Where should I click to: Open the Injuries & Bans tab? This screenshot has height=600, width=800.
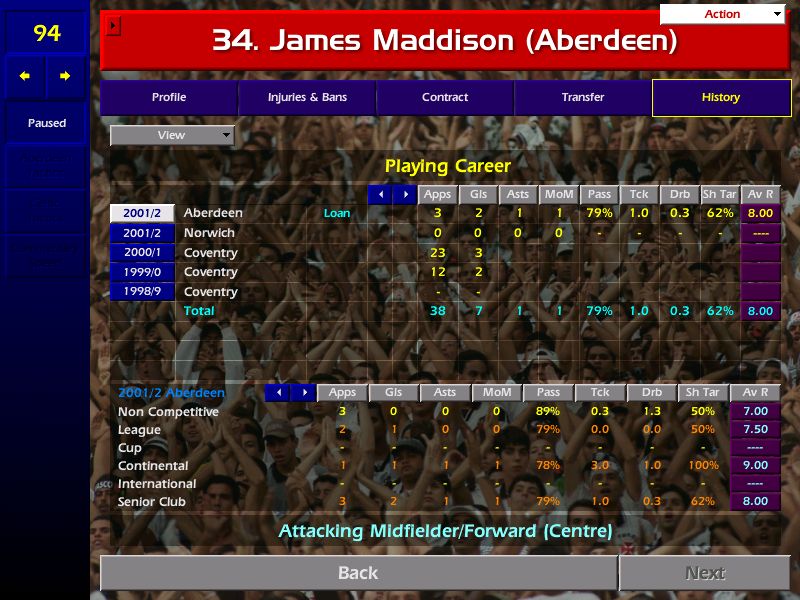[x=307, y=97]
